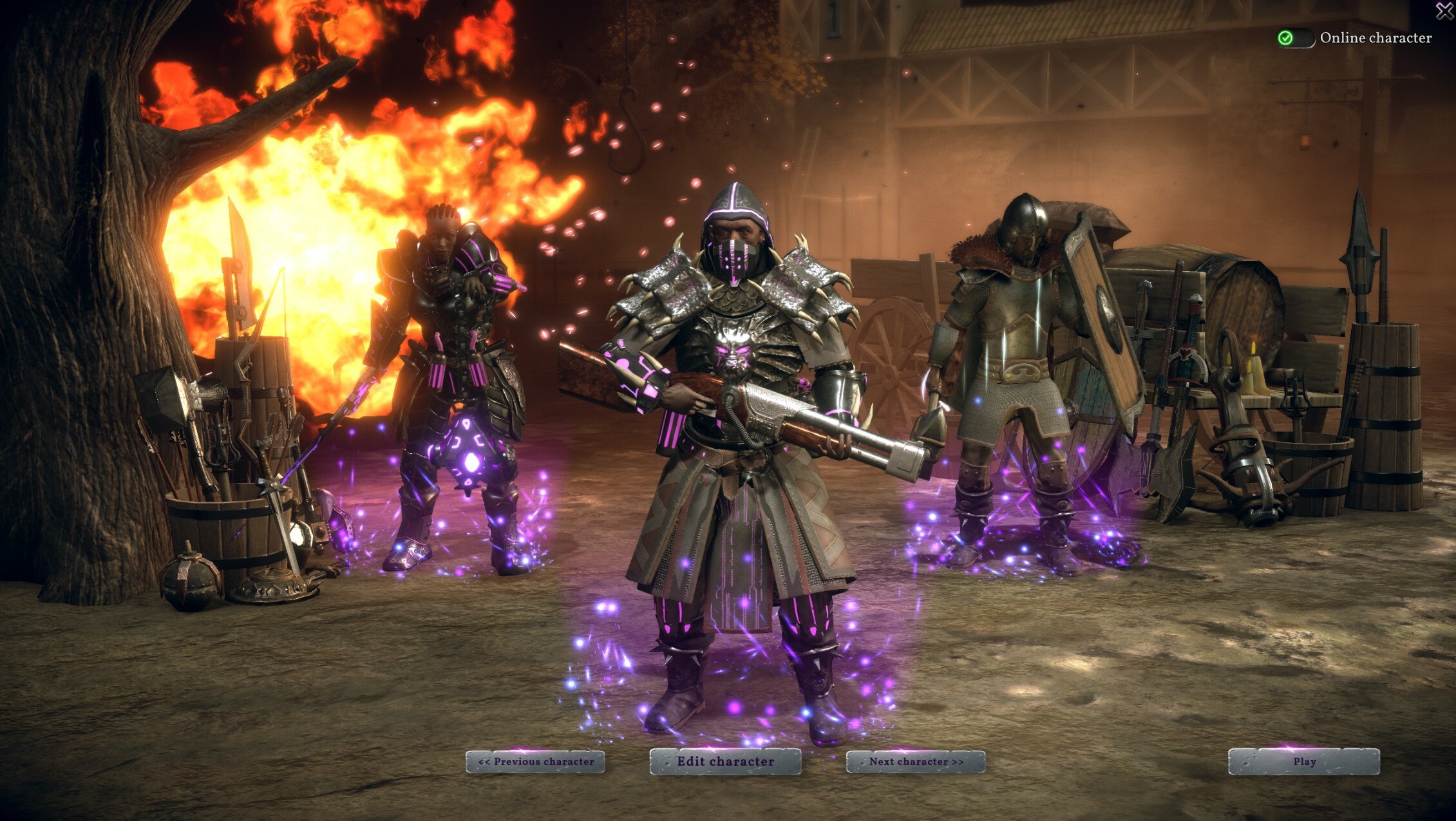Open the Edit character screen
Viewport: 1456px width, 821px height.
click(725, 762)
